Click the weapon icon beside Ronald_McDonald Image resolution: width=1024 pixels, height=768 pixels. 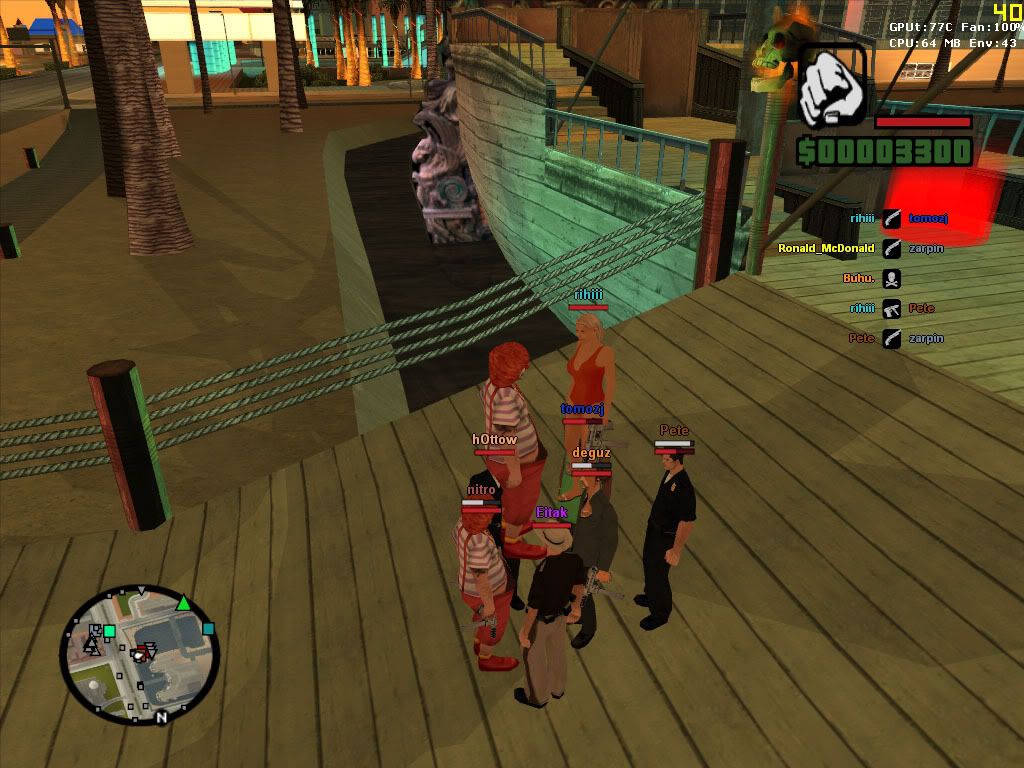point(891,248)
